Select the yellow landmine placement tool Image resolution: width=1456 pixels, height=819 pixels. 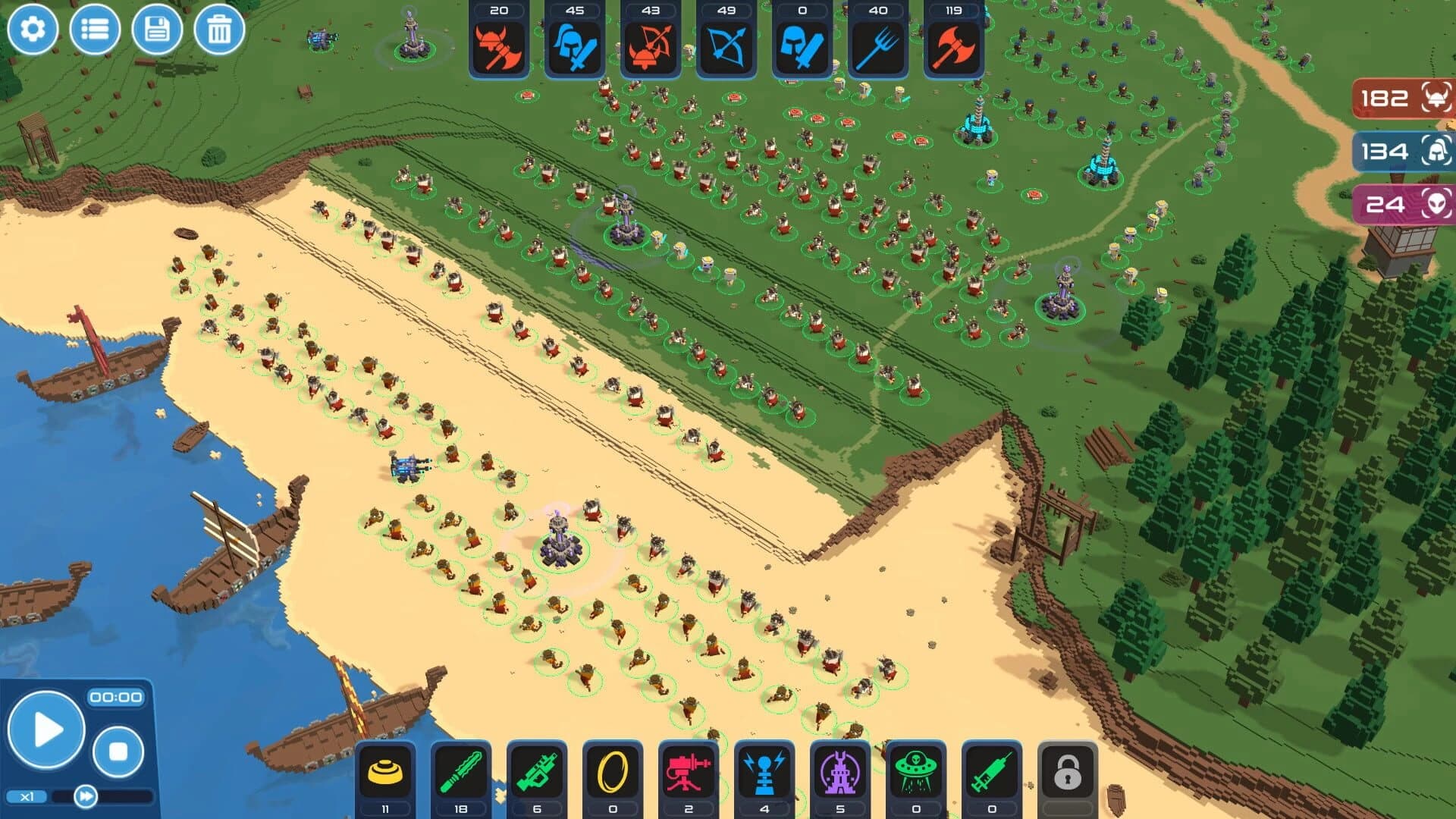pyautogui.click(x=385, y=770)
